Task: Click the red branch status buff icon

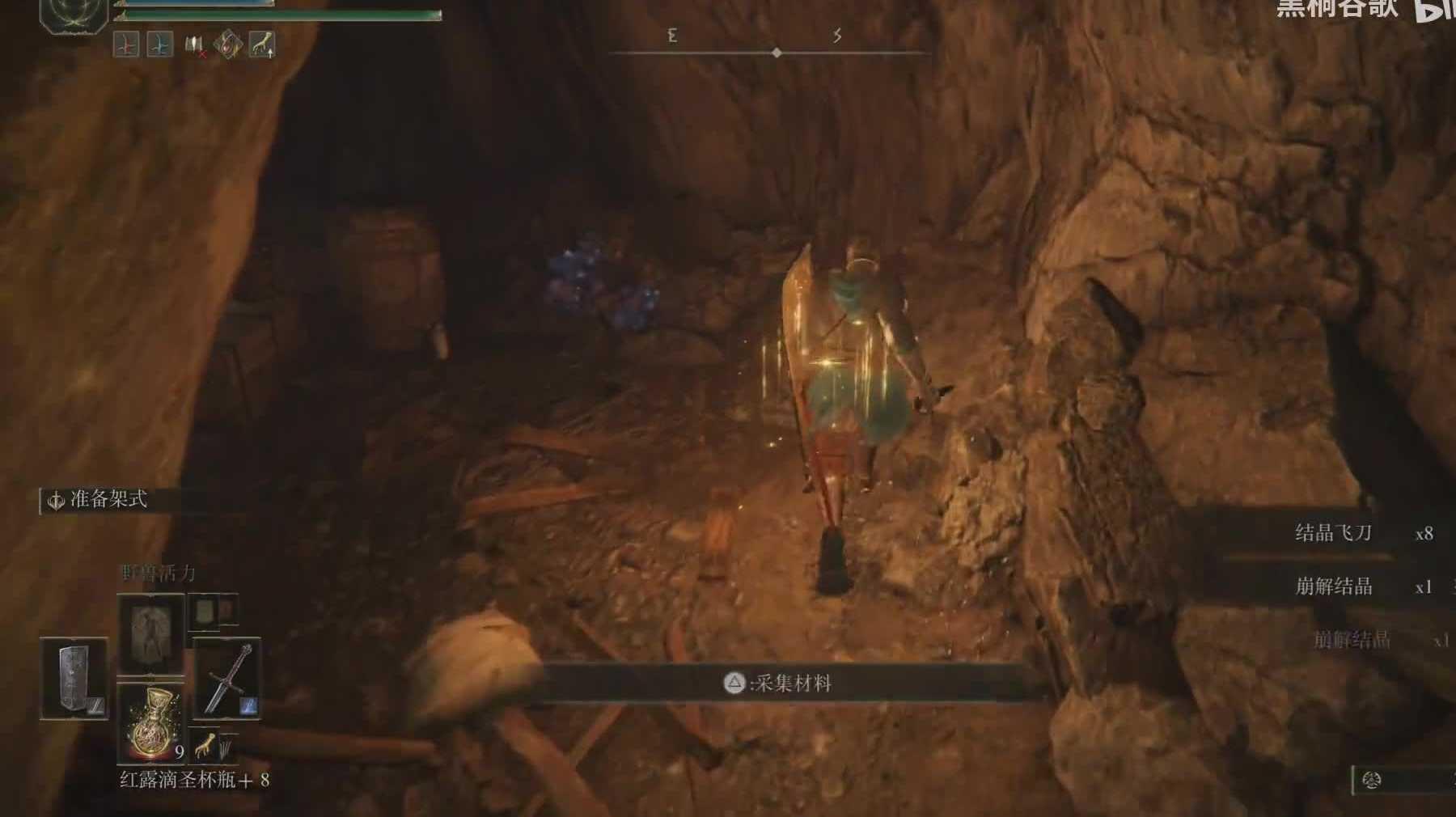Action: click(126, 44)
